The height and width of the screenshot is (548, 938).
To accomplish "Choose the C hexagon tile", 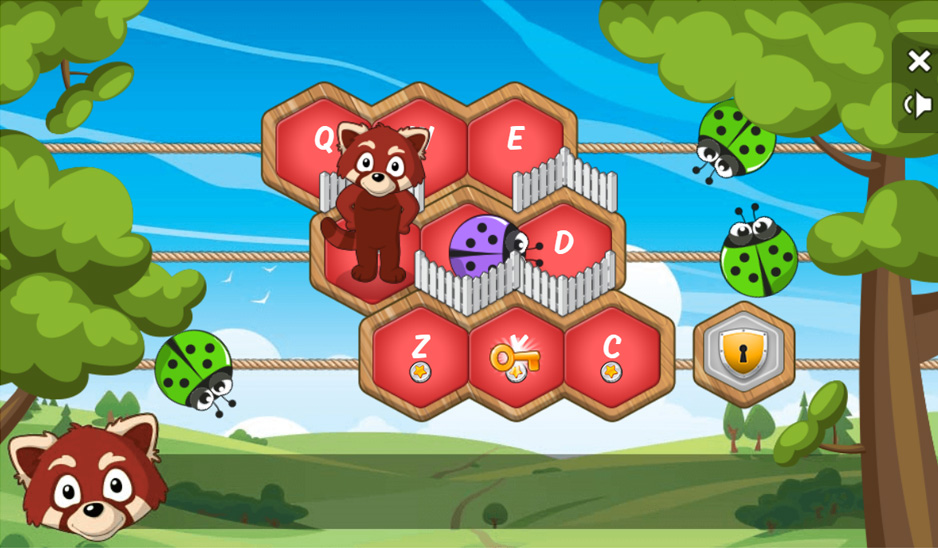I will (612, 353).
